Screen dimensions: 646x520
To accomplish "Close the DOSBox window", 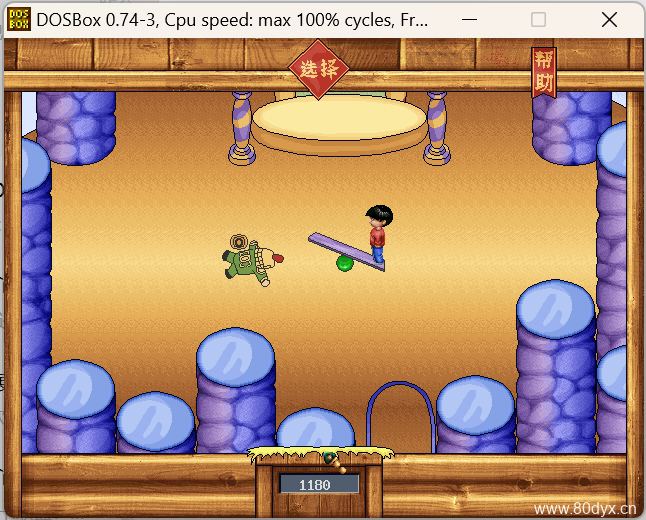I will tap(609, 19).
